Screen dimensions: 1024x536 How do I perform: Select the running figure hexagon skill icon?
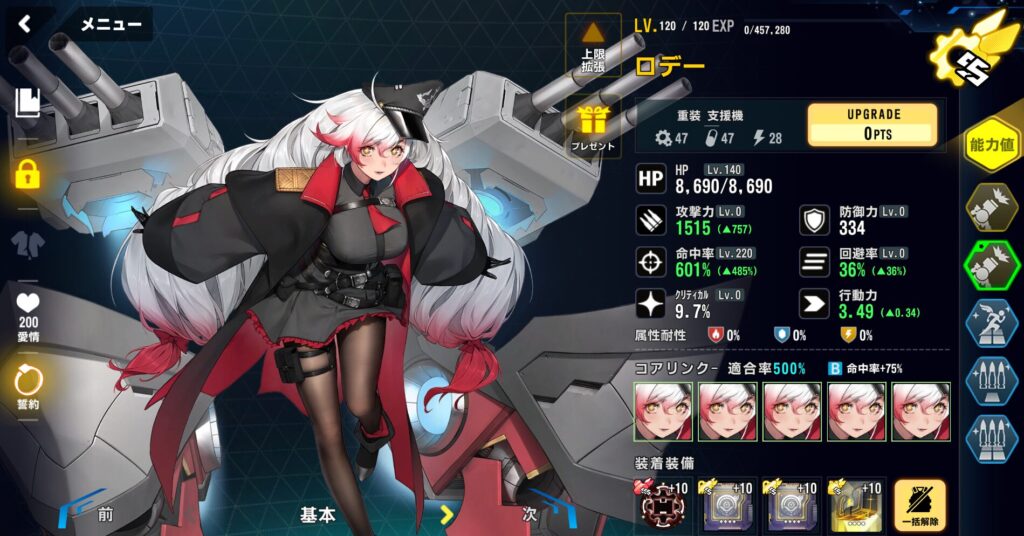click(991, 322)
